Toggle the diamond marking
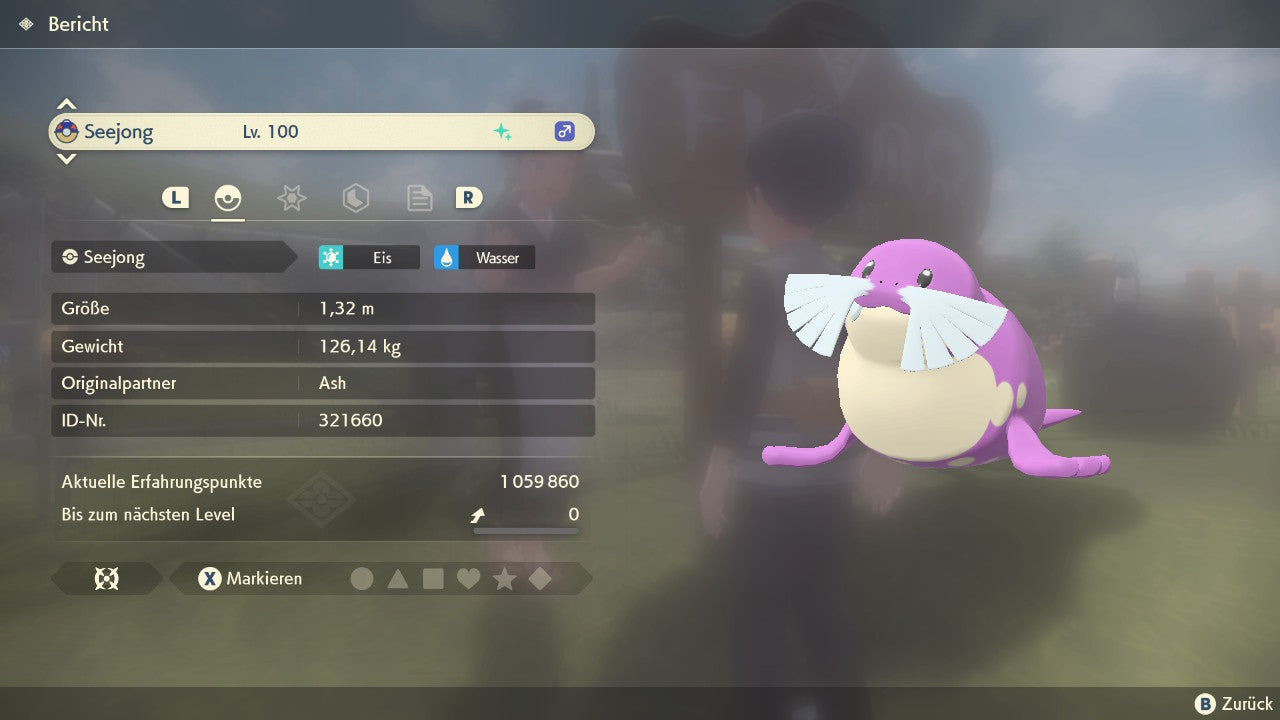This screenshot has height=720, width=1280. 540,578
